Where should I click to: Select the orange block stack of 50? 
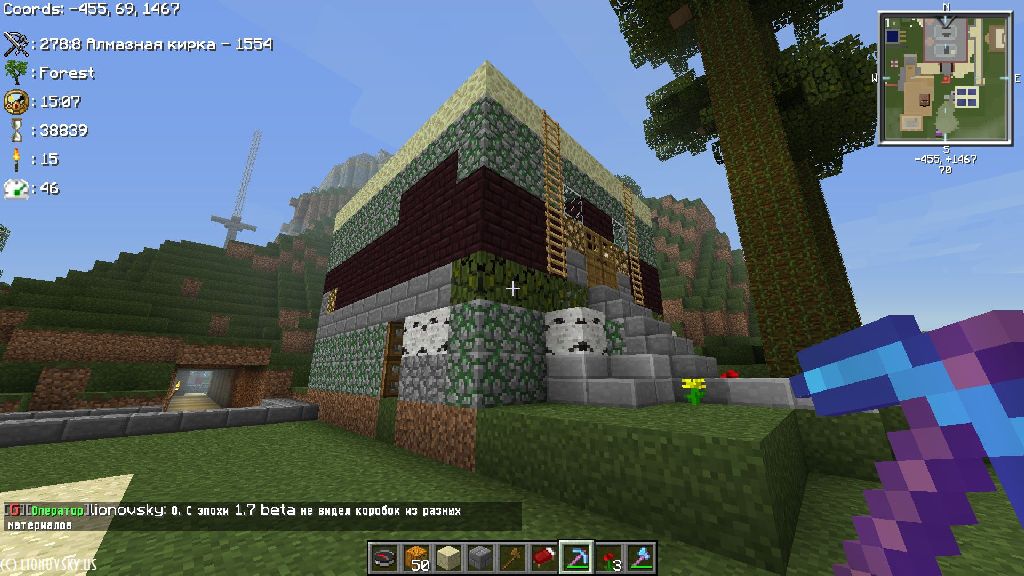click(416, 557)
